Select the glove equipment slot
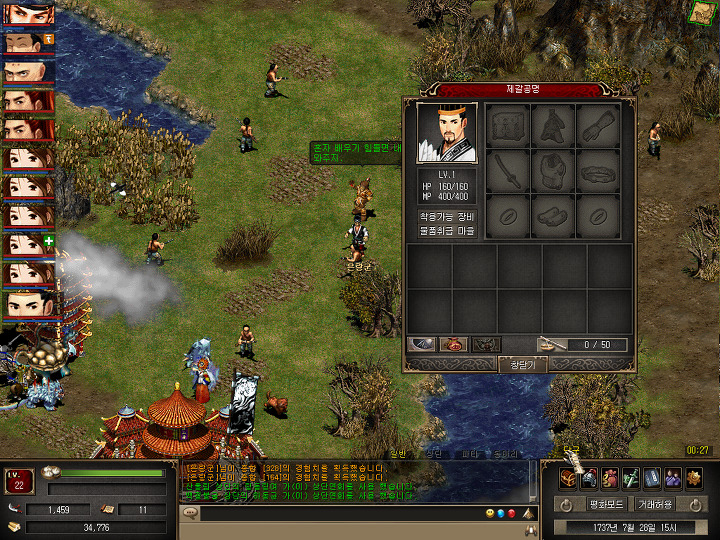720x540 pixels. point(598,127)
